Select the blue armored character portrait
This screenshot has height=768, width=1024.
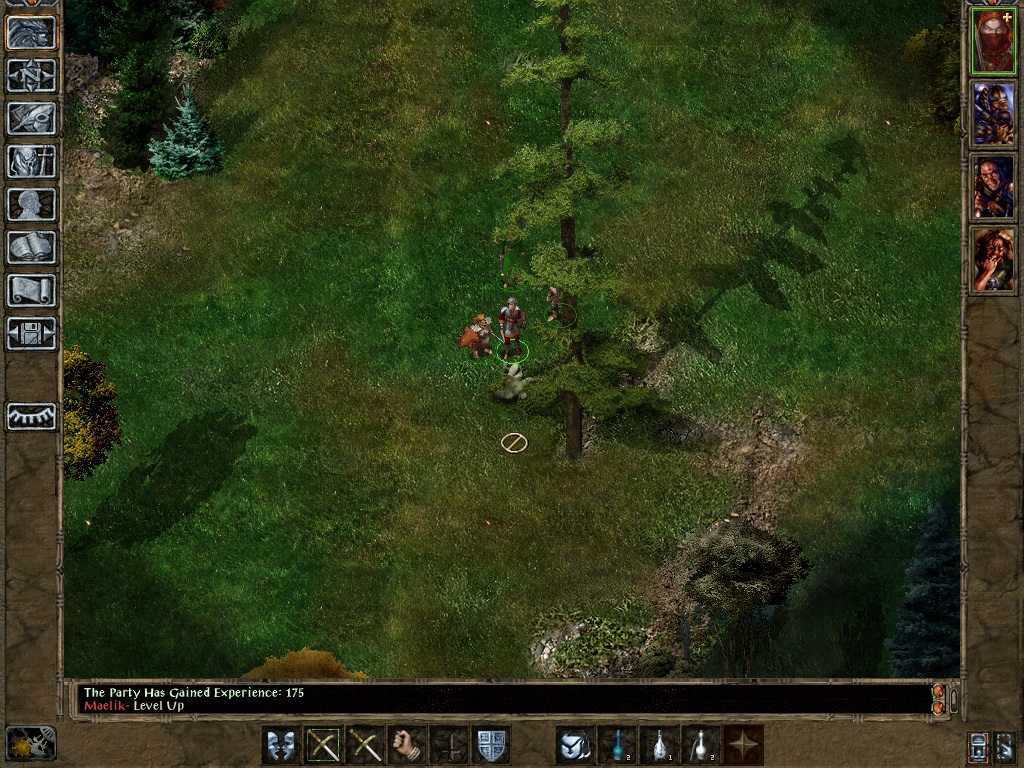pyautogui.click(x=993, y=114)
